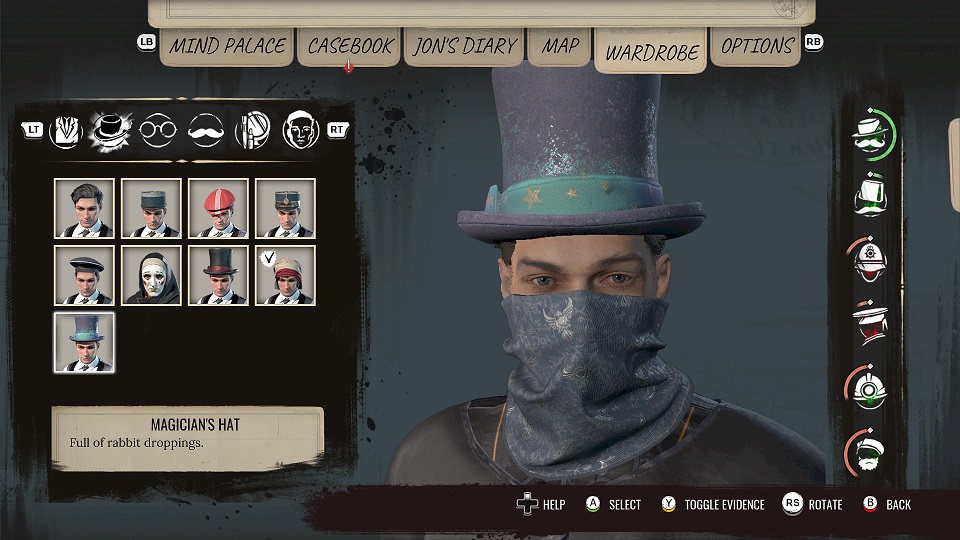Open the makeup category icon
The width and height of the screenshot is (960, 540).
point(252,129)
